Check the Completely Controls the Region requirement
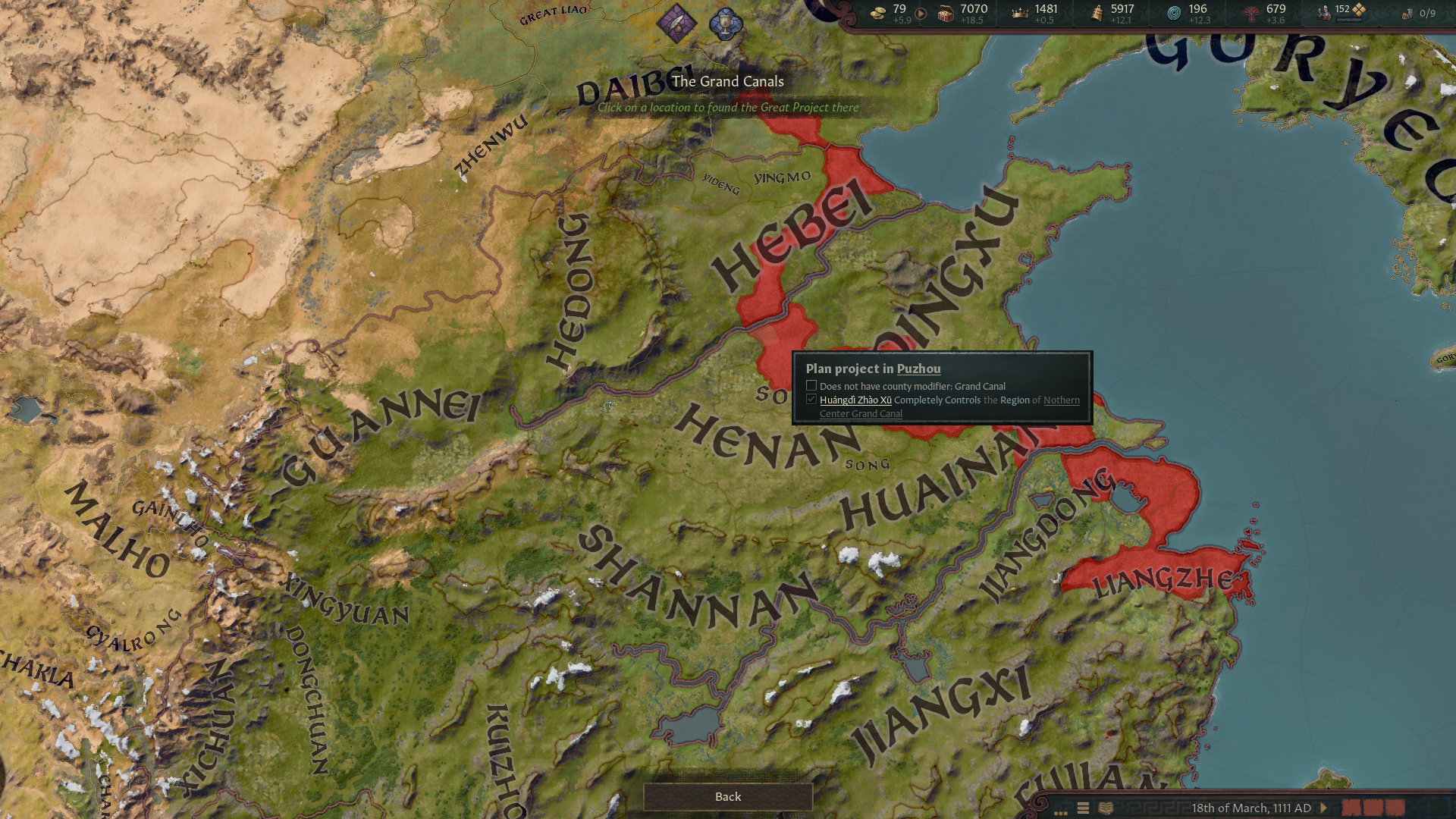 pos(811,400)
